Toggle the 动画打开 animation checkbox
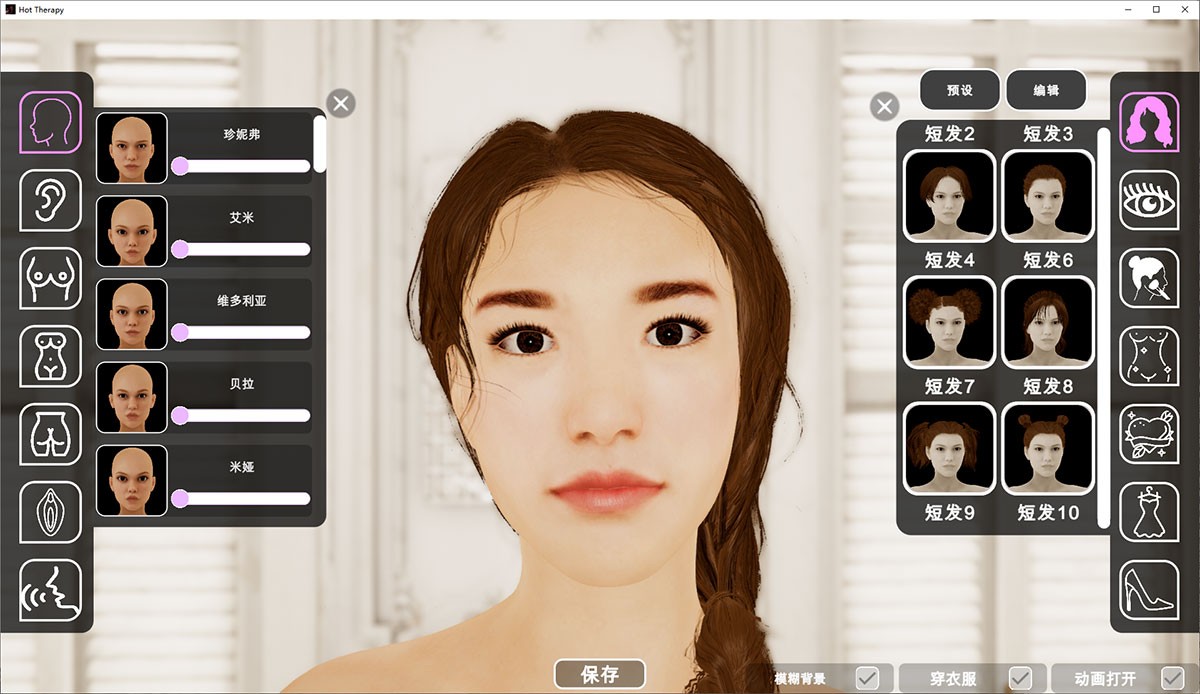 click(x=1172, y=678)
